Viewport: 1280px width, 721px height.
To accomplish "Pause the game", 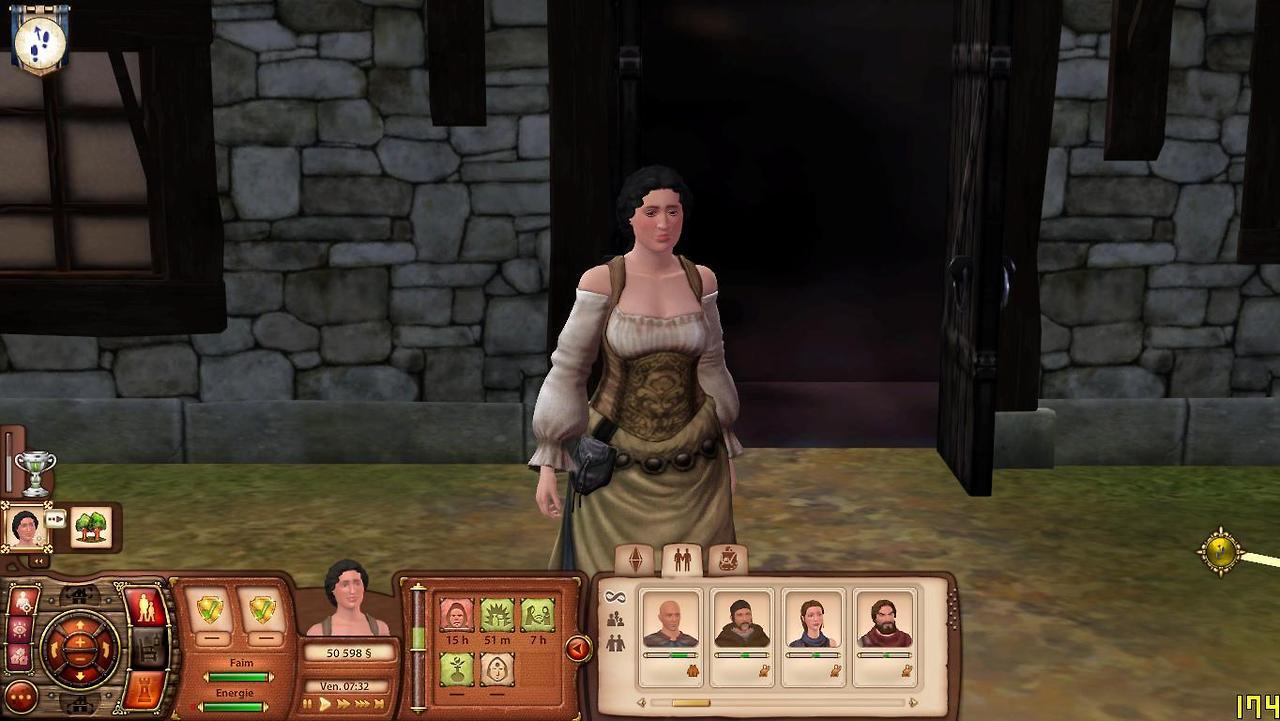I will [x=307, y=705].
